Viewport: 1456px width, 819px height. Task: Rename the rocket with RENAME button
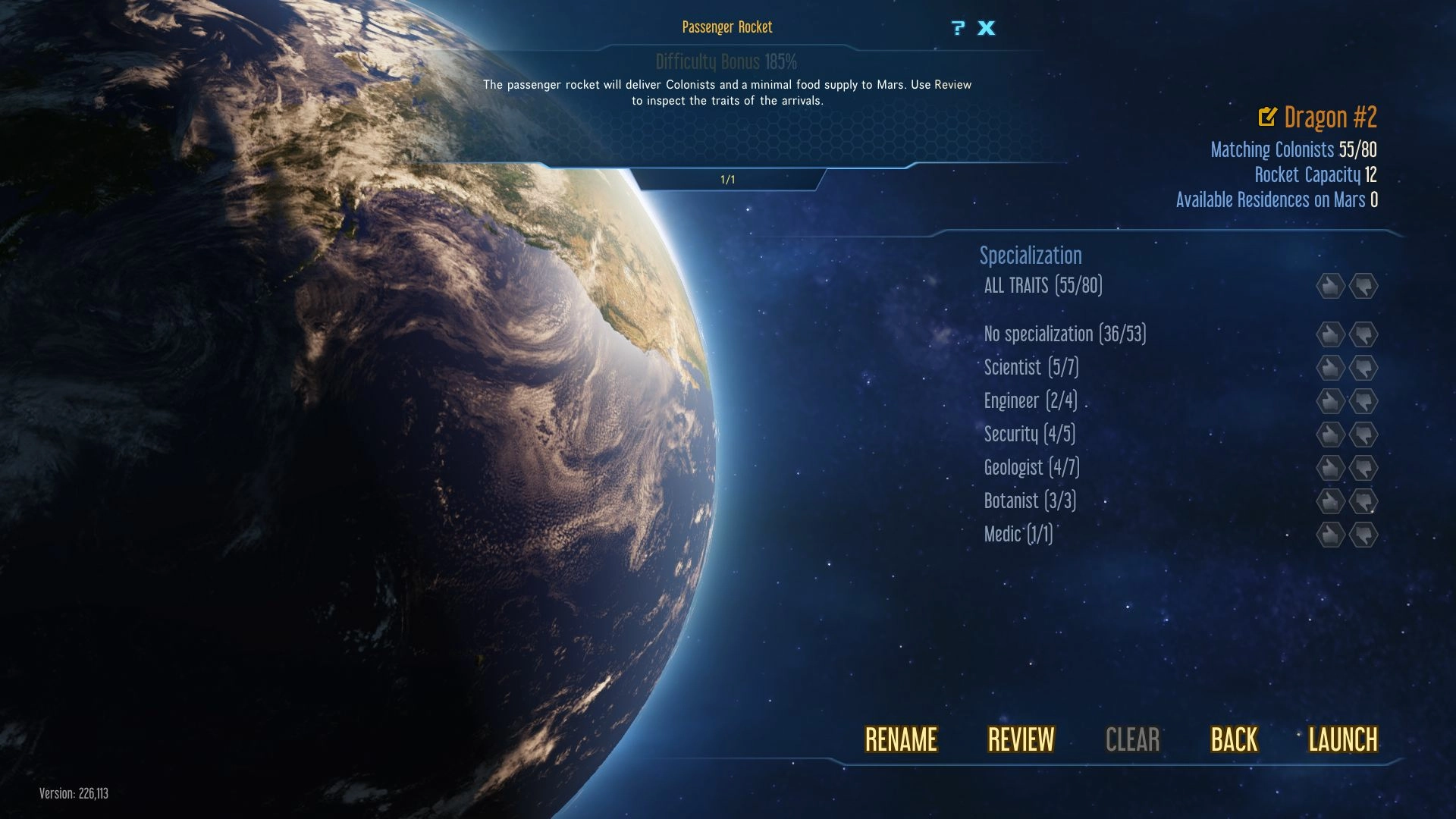point(901,739)
